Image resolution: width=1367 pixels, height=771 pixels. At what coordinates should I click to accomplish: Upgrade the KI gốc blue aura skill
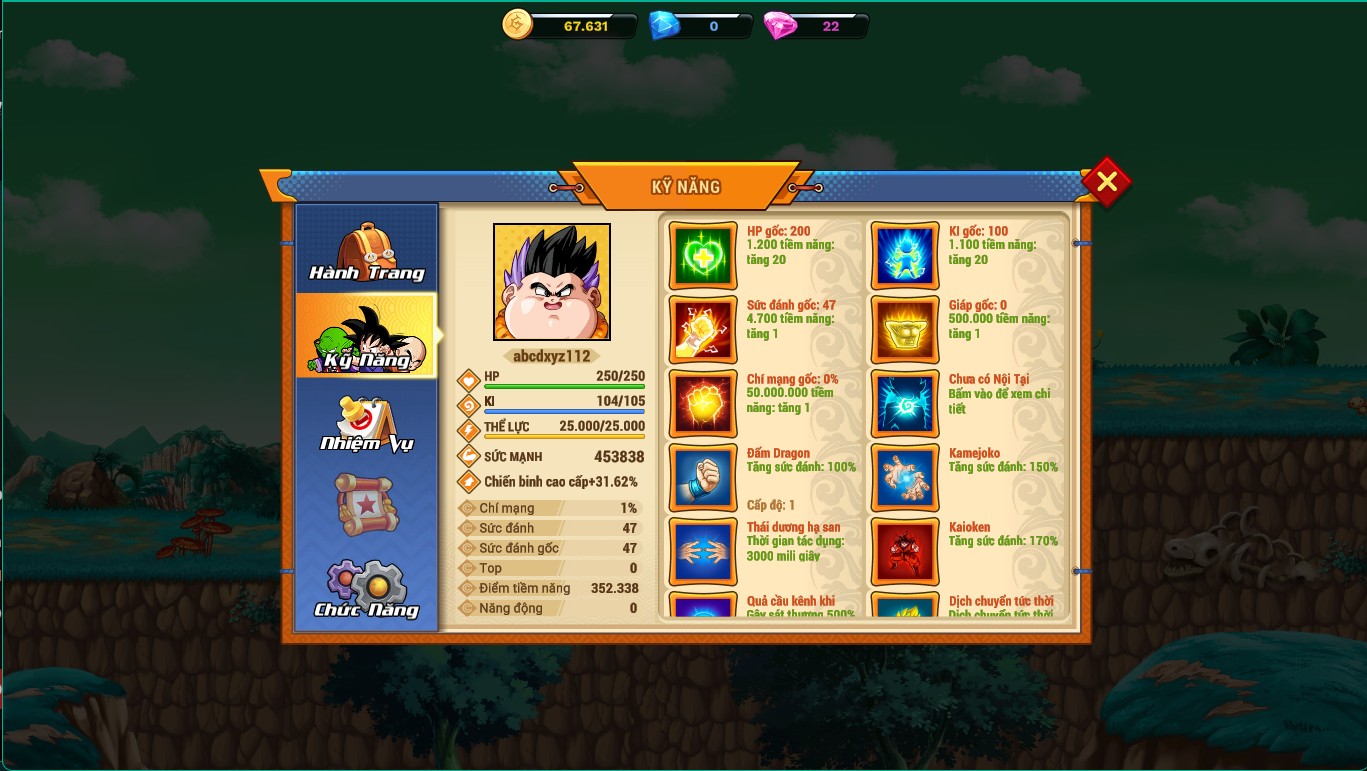(x=905, y=256)
